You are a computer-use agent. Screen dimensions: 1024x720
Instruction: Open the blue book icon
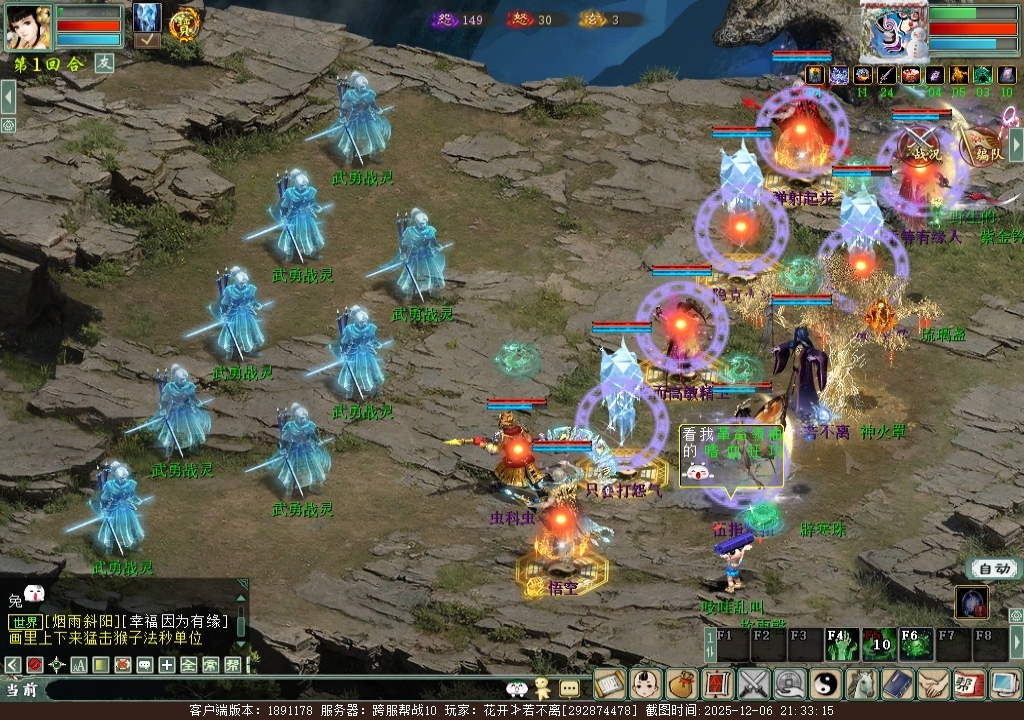pos(897,684)
